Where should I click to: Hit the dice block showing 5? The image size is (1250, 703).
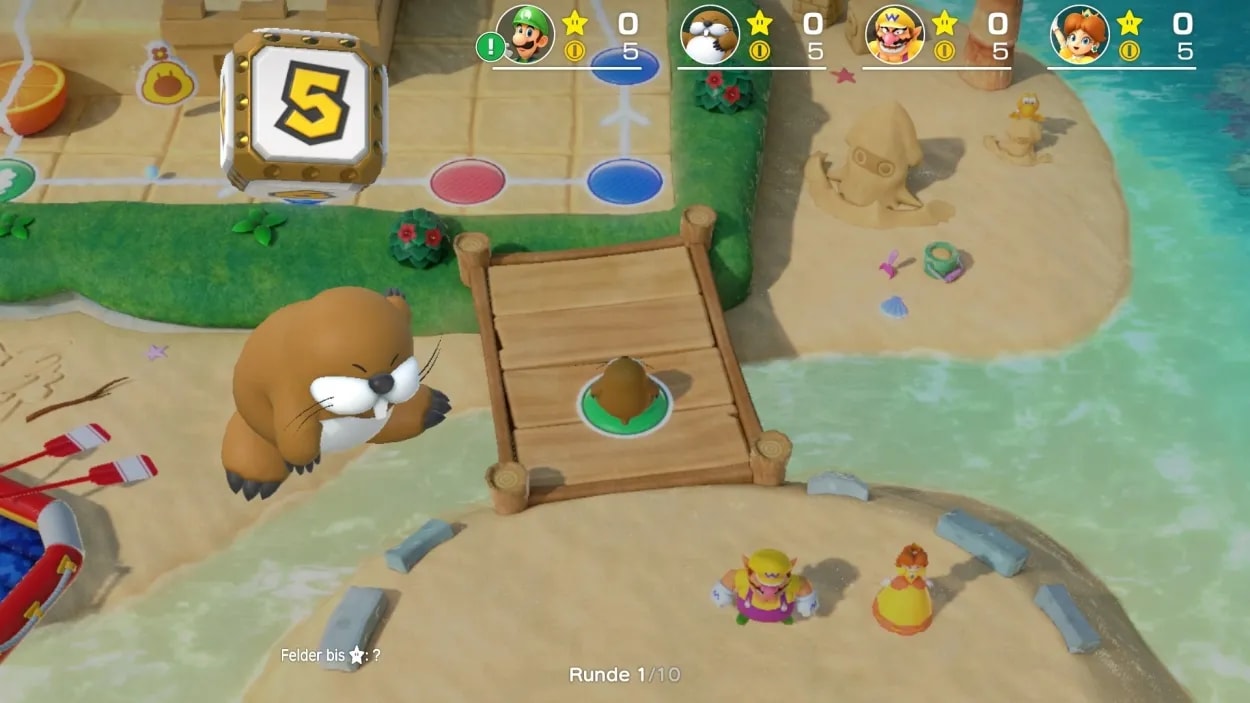[x=304, y=112]
